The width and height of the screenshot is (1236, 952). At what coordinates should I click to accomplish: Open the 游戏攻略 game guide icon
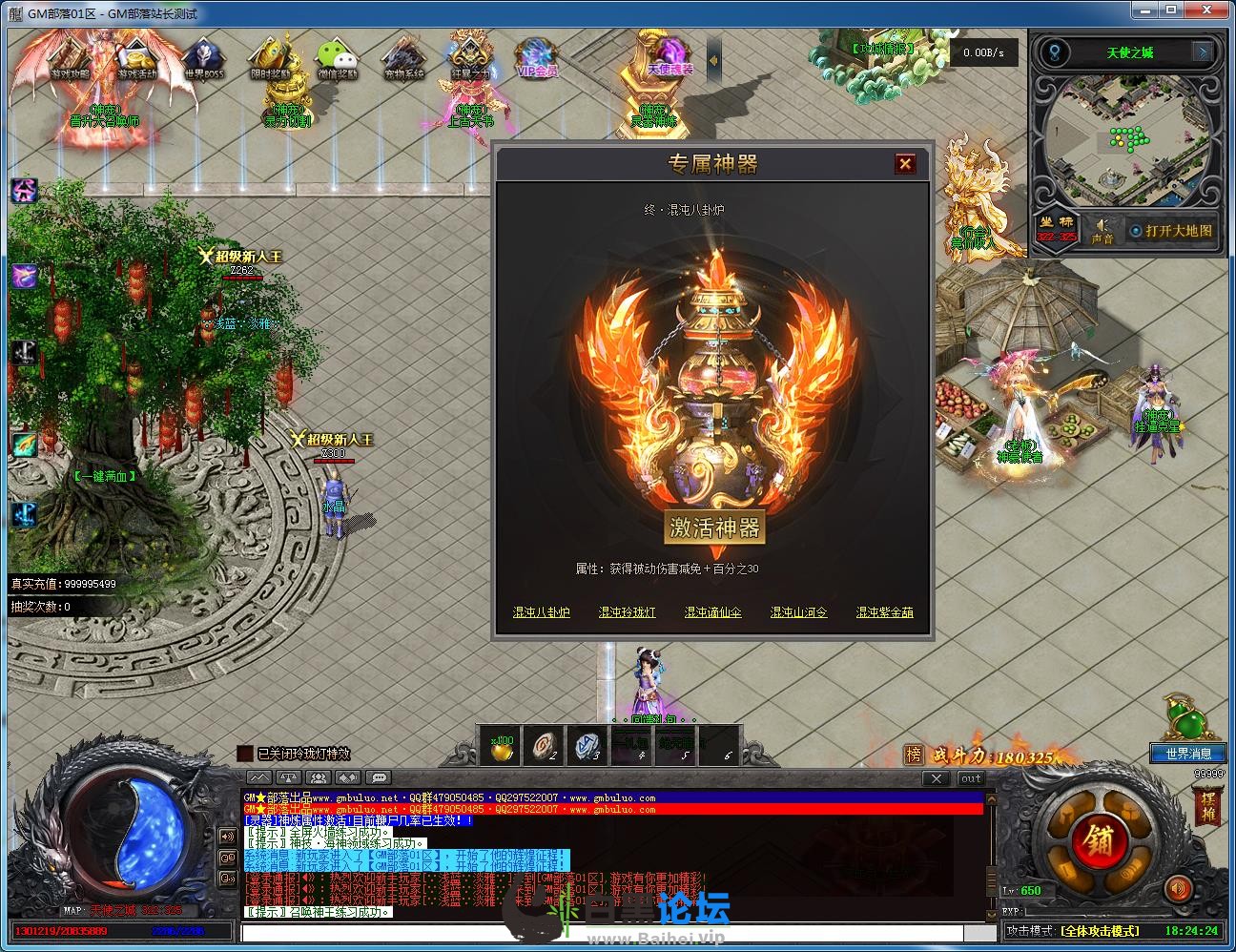pyautogui.click(x=72, y=59)
